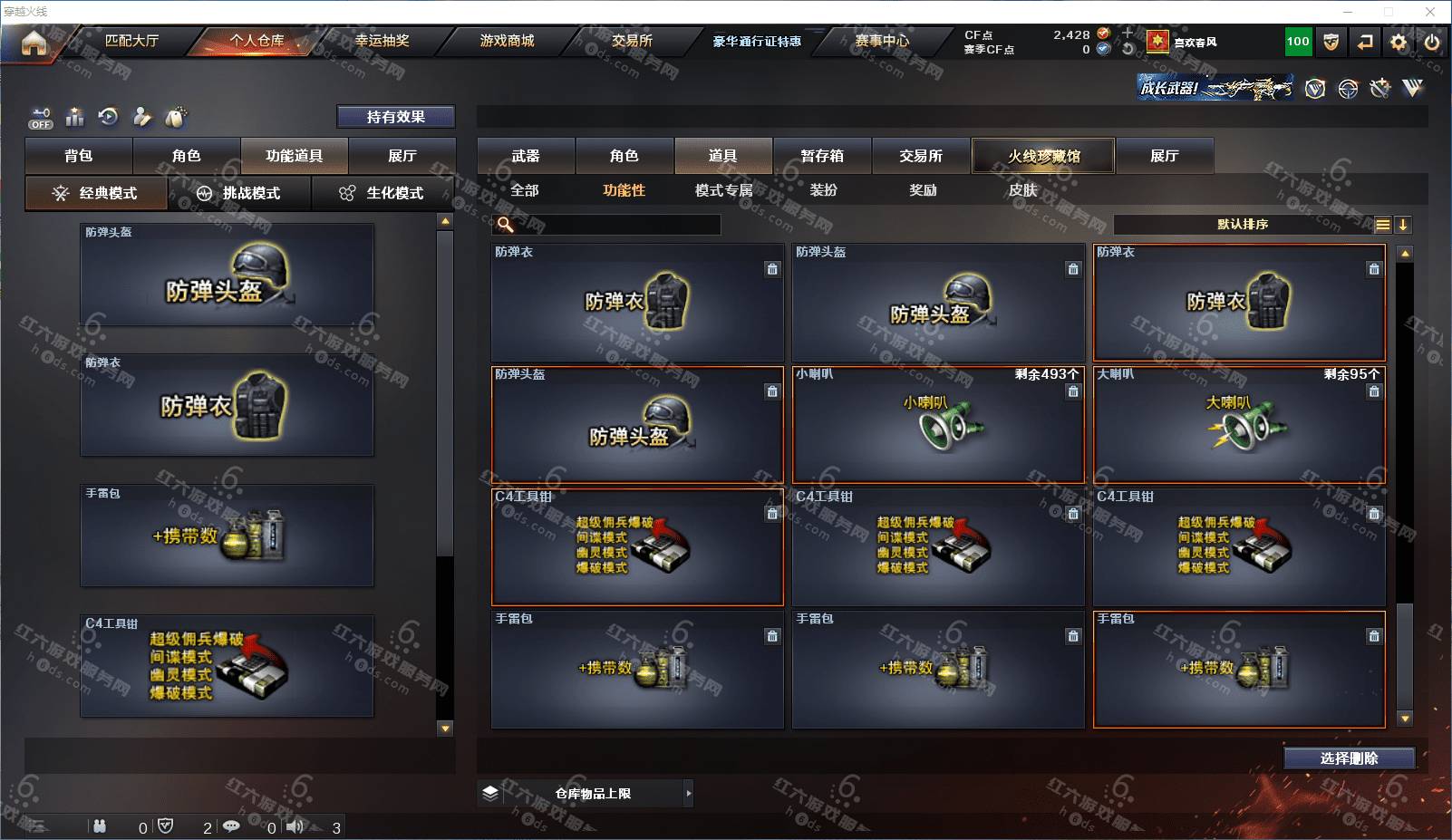
Task: Close the game window
Action: click(x=1430, y=12)
